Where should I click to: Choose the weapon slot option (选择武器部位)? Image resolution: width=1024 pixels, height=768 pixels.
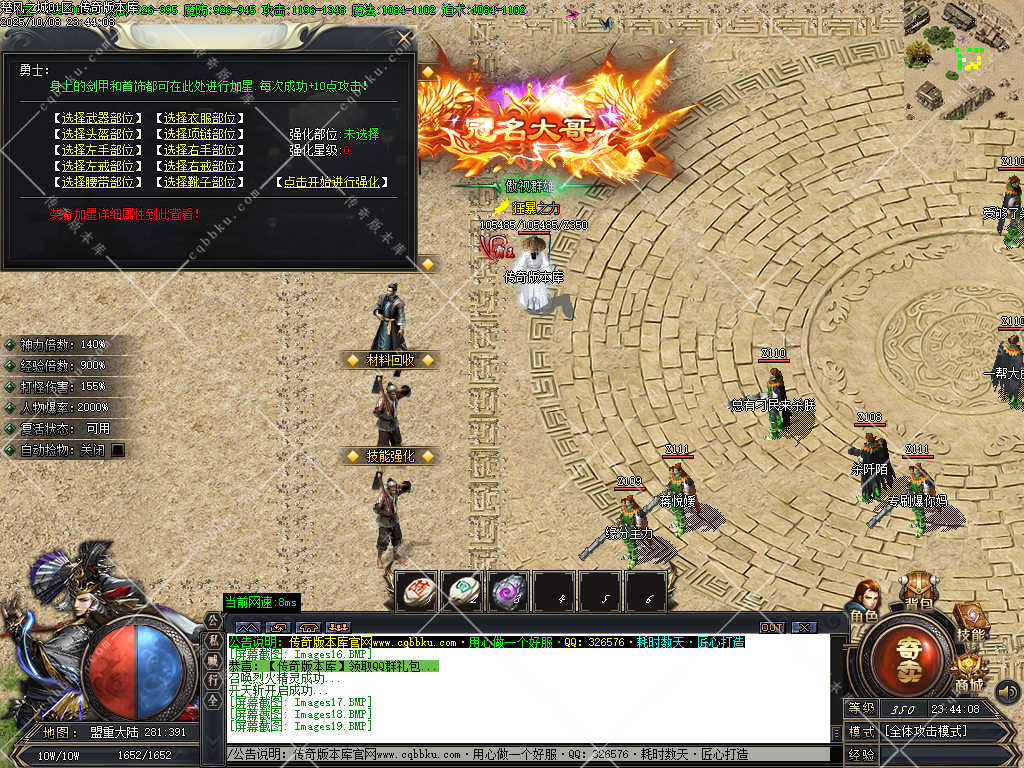pyautogui.click(x=97, y=118)
